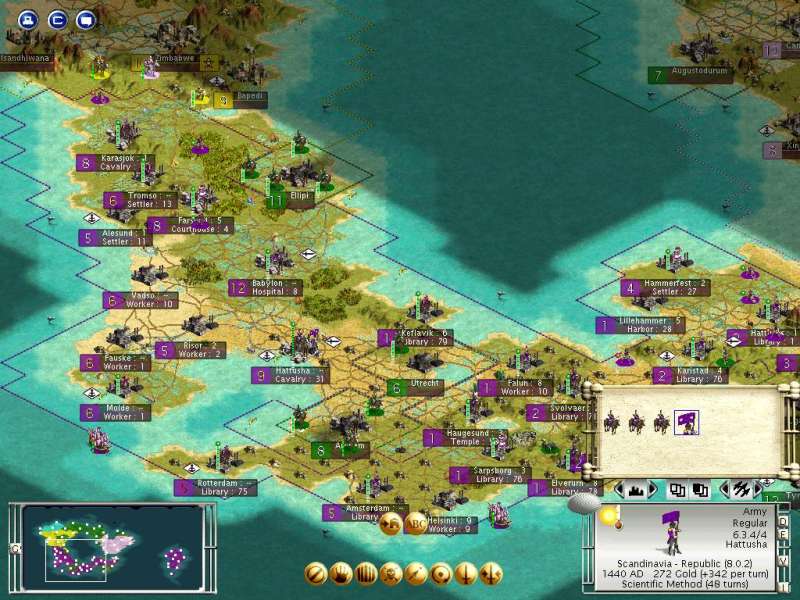Click the fortify order (vertical bars icon)
Viewport: 800px width, 600px height.
pyautogui.click(x=366, y=574)
